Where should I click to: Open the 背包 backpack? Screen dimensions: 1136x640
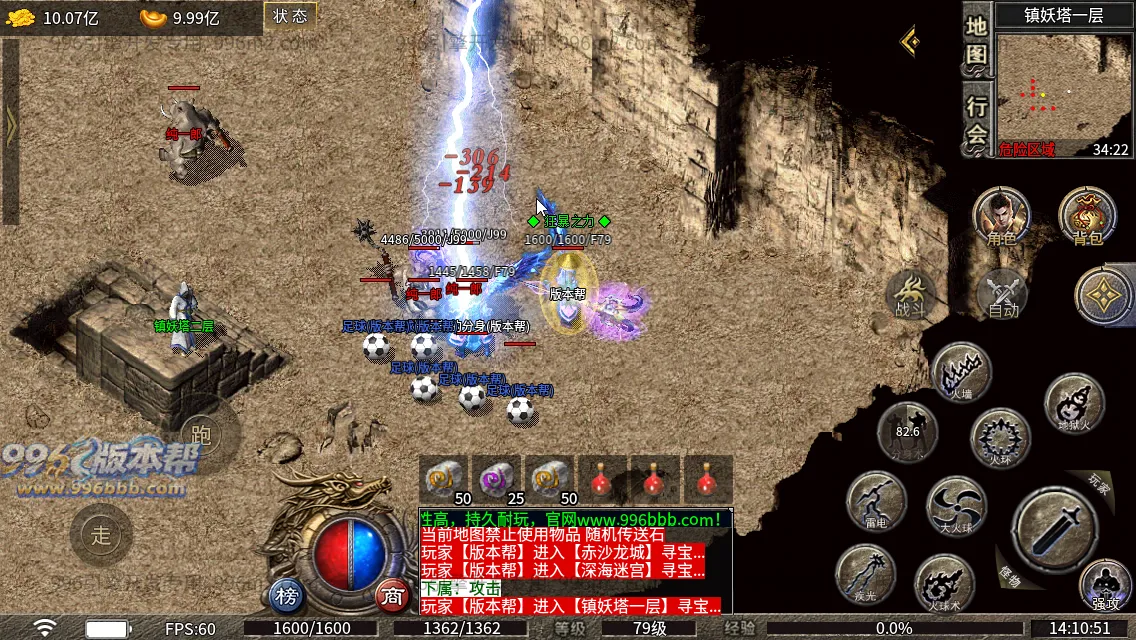pyautogui.click(x=1087, y=216)
